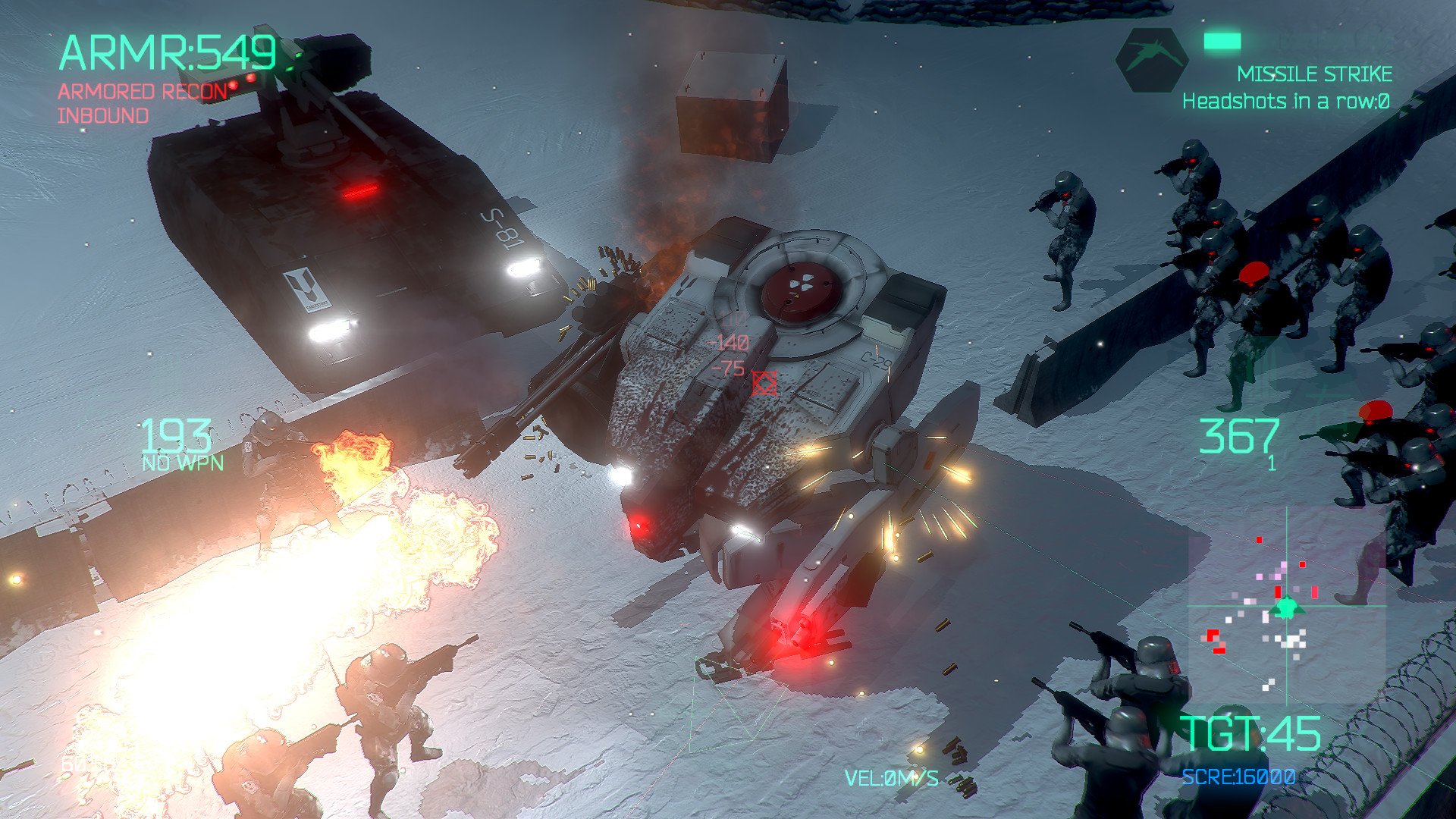Expand the ARMR:549 armor readout
This screenshot has width=1456, height=819.
[x=169, y=51]
